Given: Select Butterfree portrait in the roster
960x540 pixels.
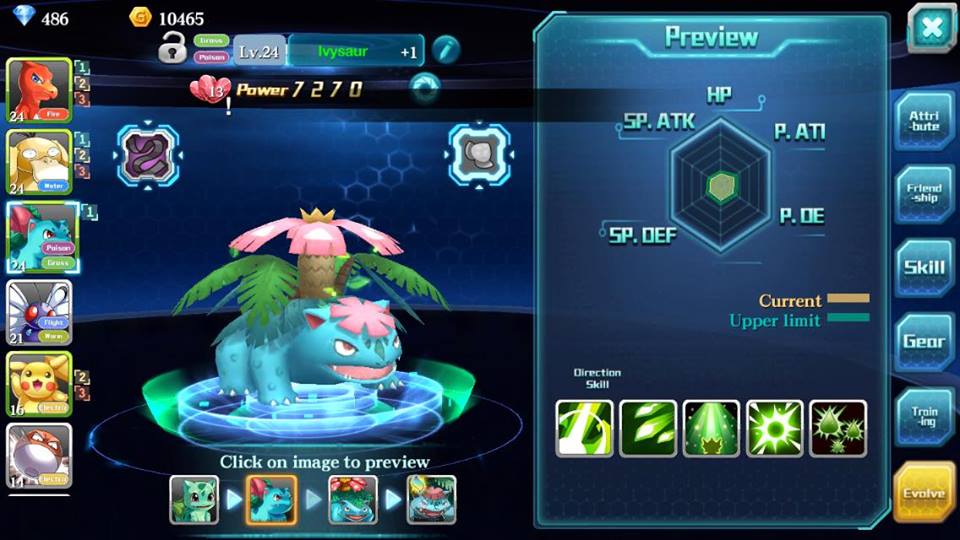Looking at the screenshot, I should pos(39,312).
